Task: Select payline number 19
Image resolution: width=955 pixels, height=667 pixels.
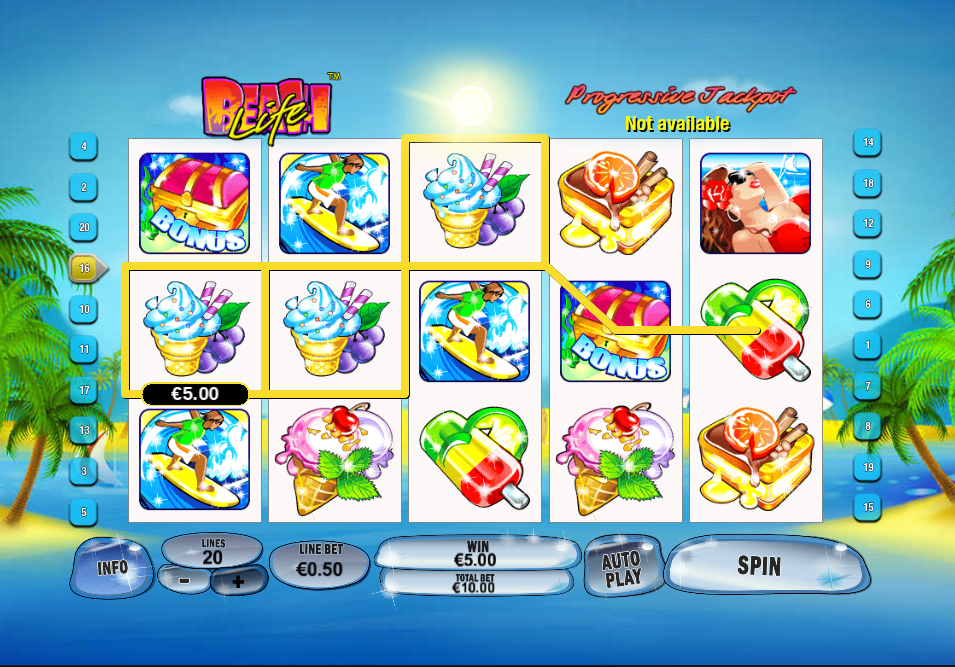Action: point(867,467)
